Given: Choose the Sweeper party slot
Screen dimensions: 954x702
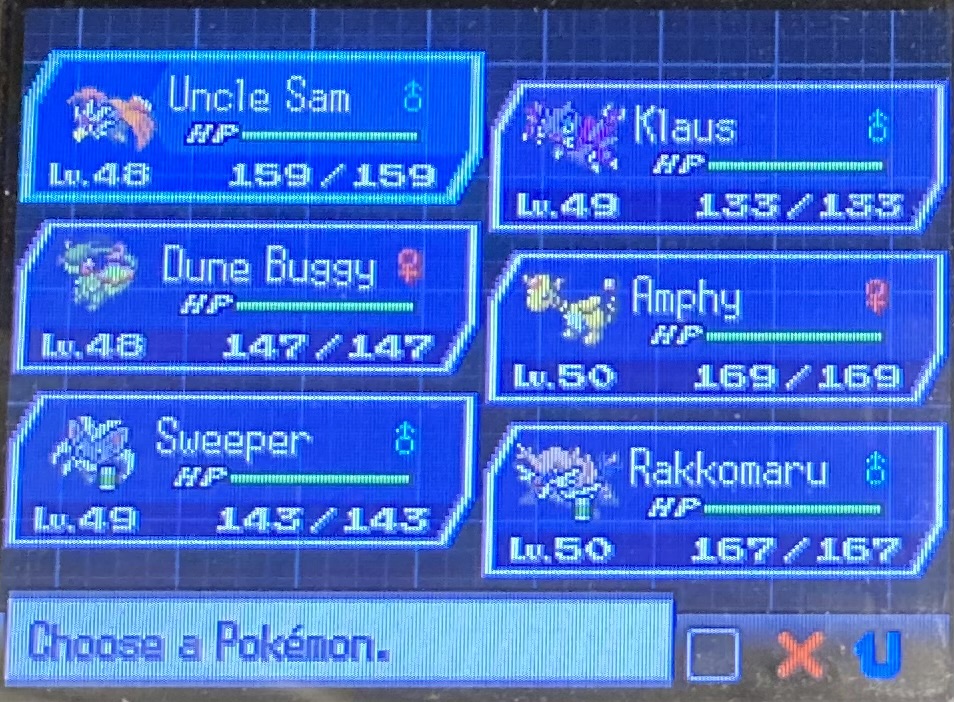Looking at the screenshot, I should pyautogui.click(x=245, y=472).
